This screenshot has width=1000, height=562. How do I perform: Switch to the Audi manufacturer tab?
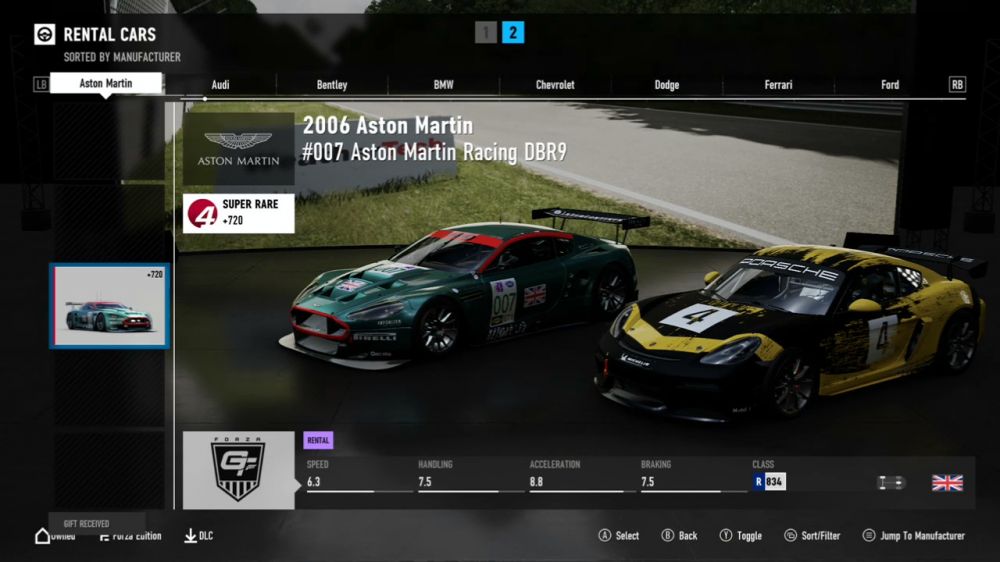(220, 85)
